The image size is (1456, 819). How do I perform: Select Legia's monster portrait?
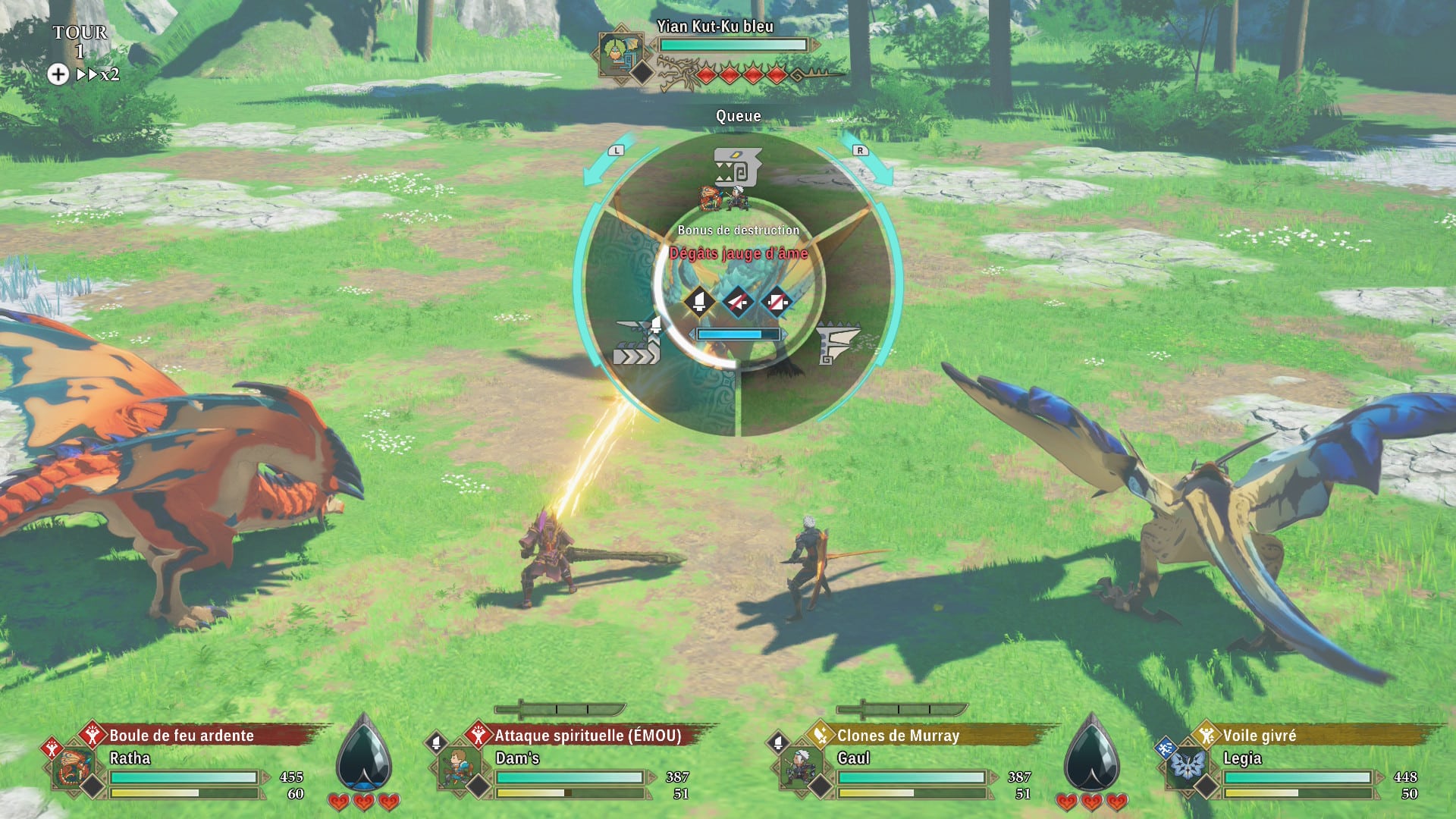[1187, 767]
